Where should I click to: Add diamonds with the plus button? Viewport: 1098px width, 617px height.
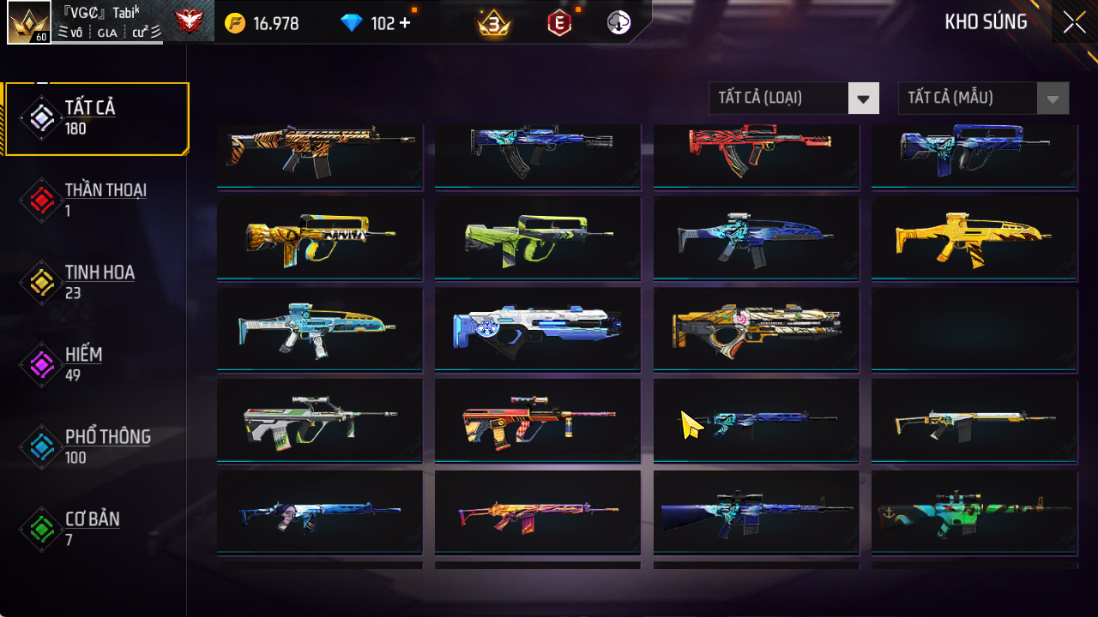pos(405,23)
